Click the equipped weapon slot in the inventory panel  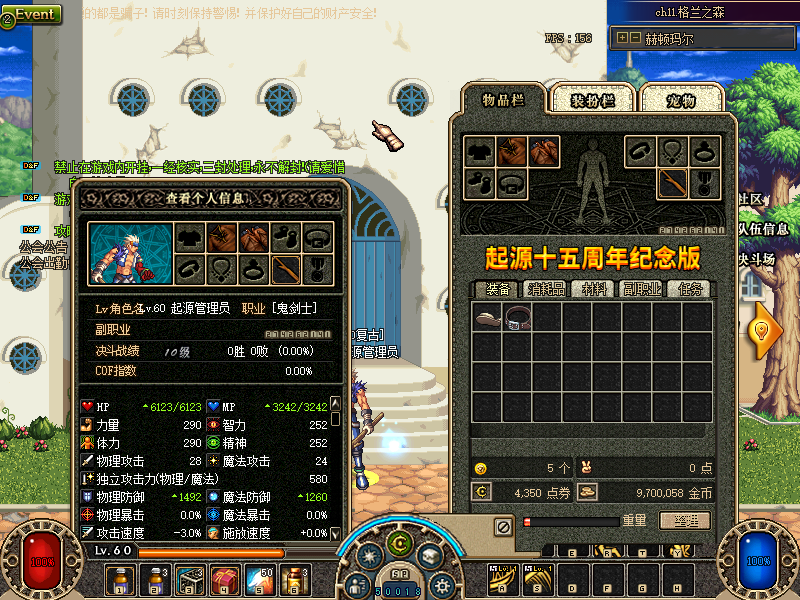[x=673, y=183]
